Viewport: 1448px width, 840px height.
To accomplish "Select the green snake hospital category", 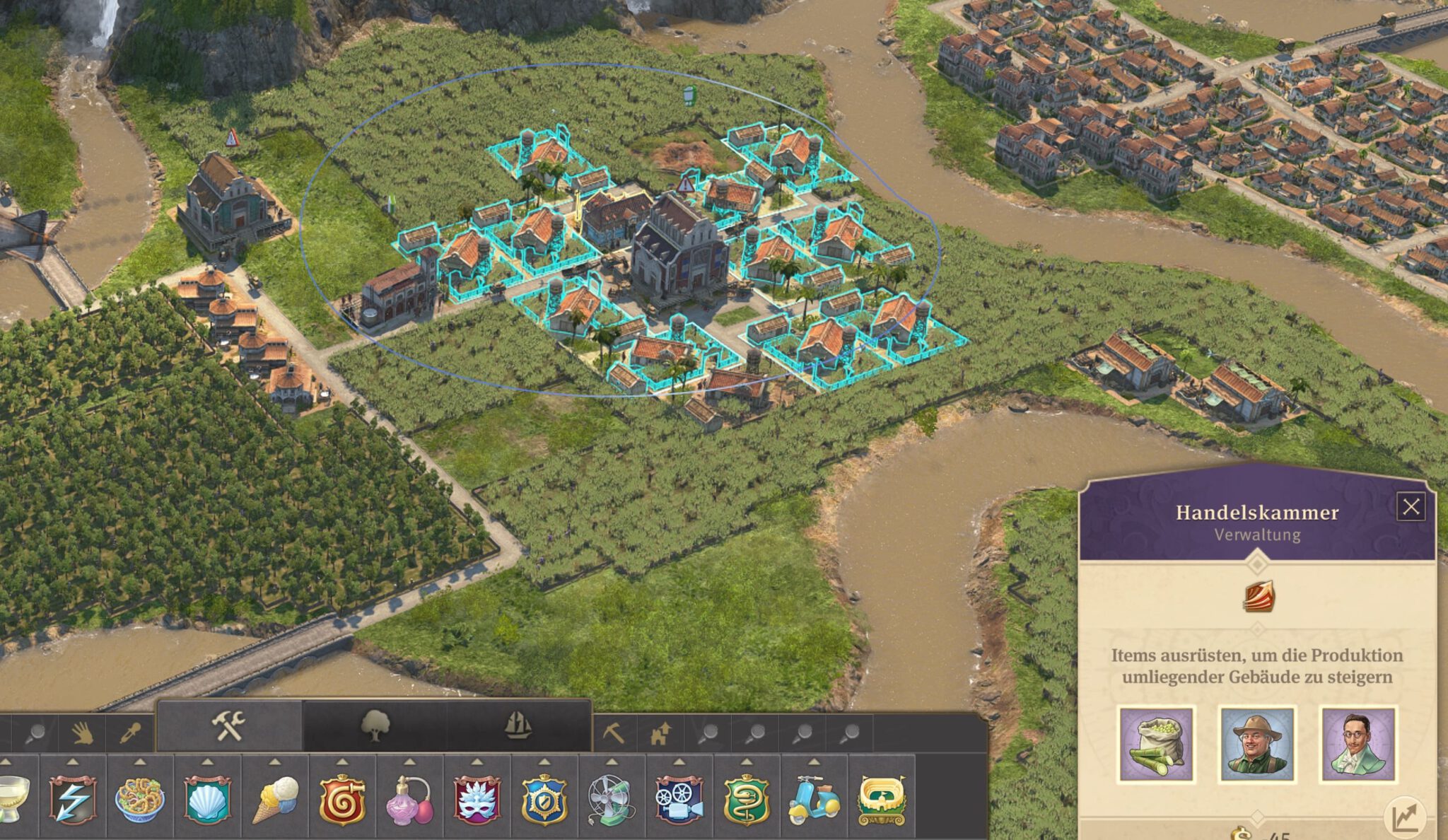I will (x=746, y=800).
